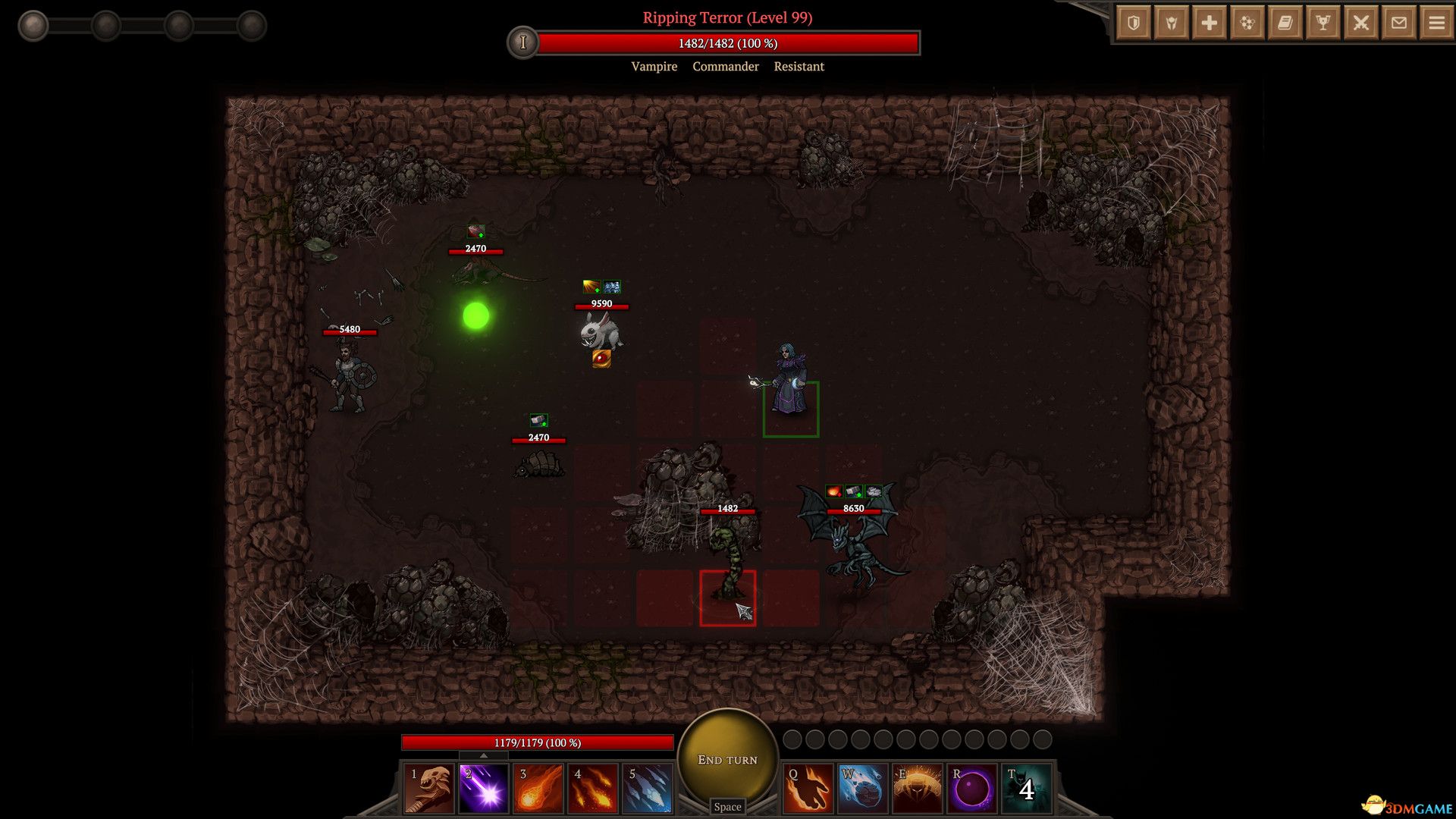The image size is (1456, 819).
Task: Use the radiant armored figure skill
Action: pos(917,789)
